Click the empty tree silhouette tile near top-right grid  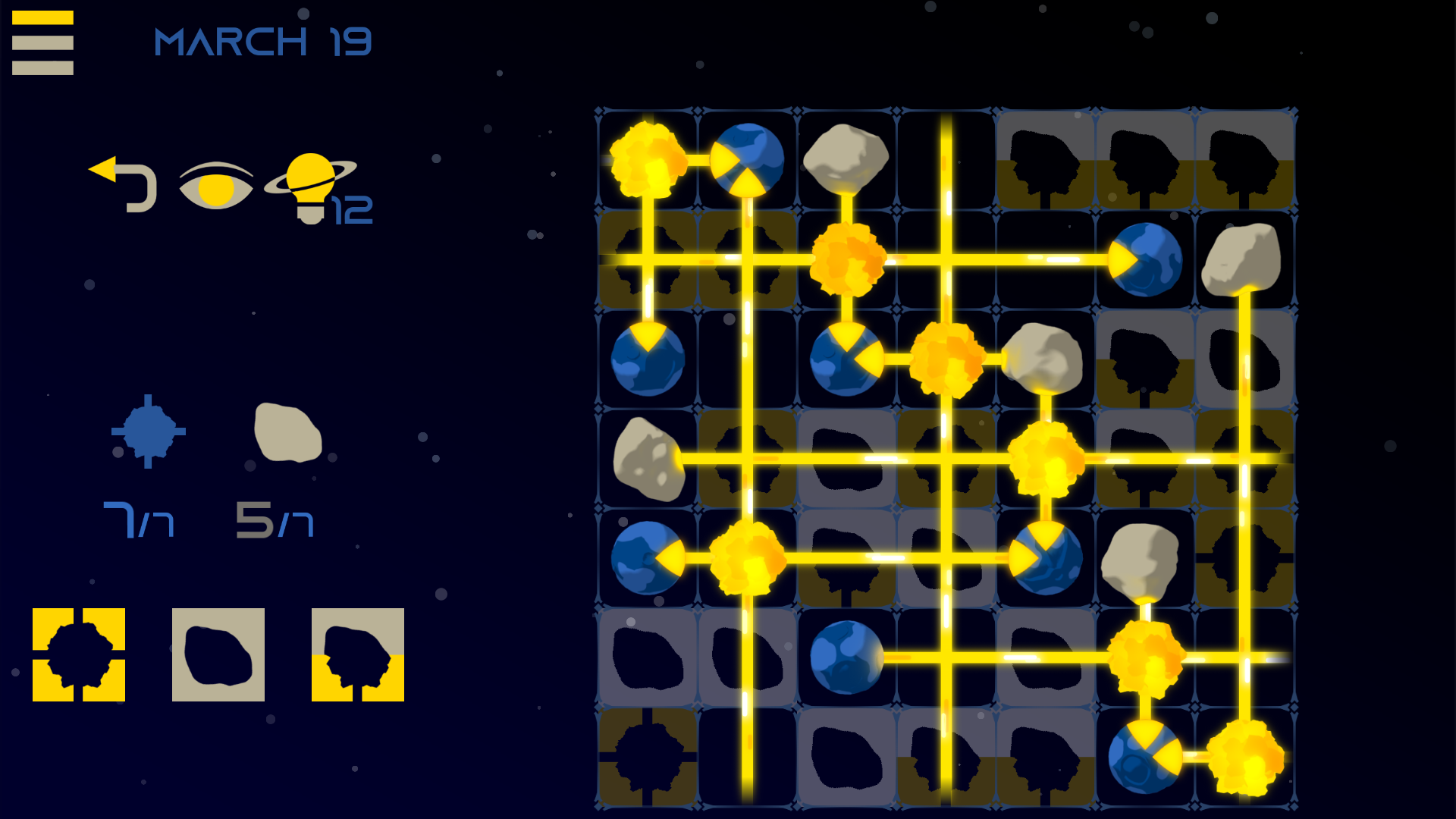[1244, 159]
